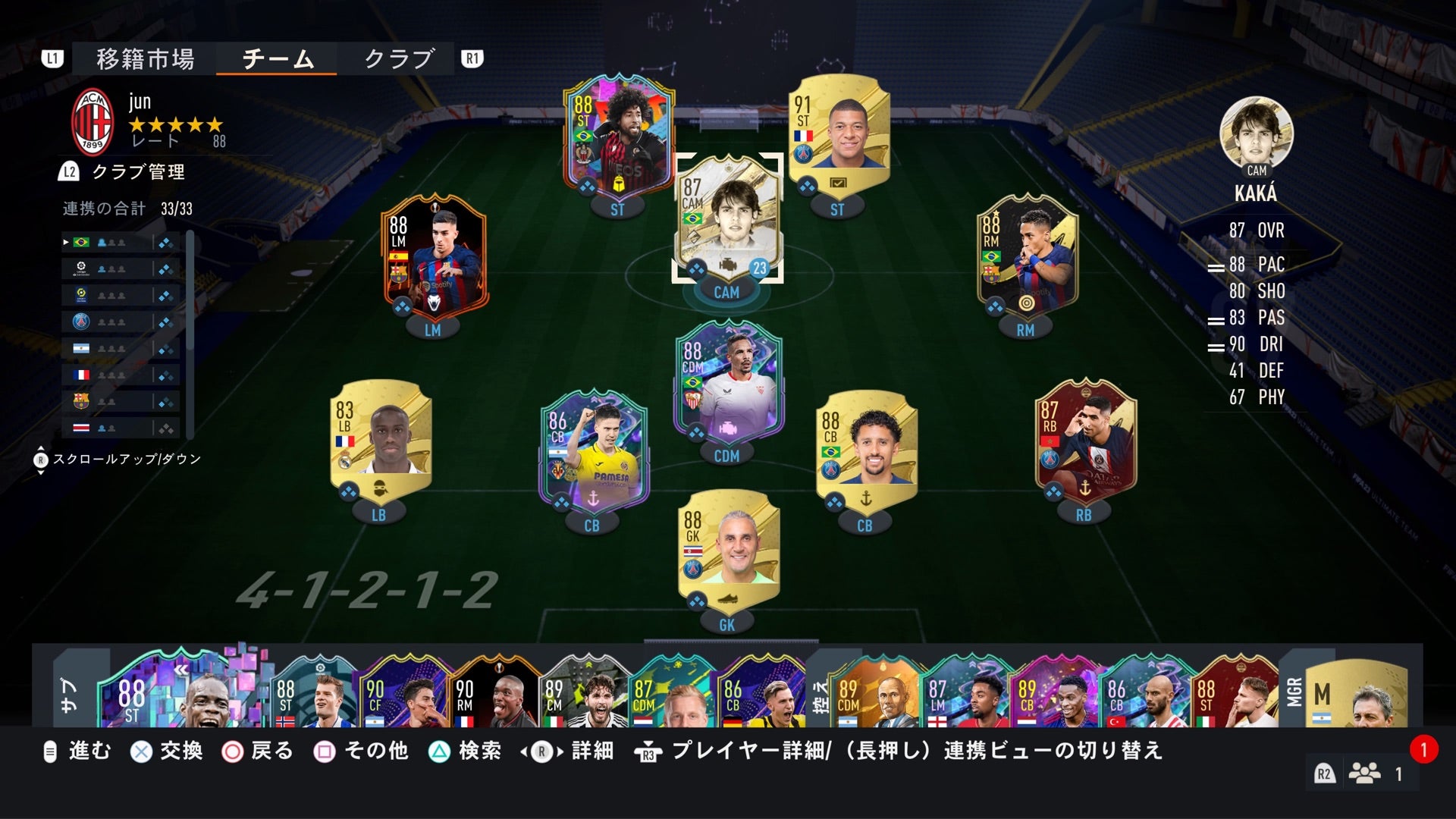Image resolution: width=1456 pixels, height=819 pixels.
Task: Pick the 89 CDM reserve card
Action: point(872,692)
